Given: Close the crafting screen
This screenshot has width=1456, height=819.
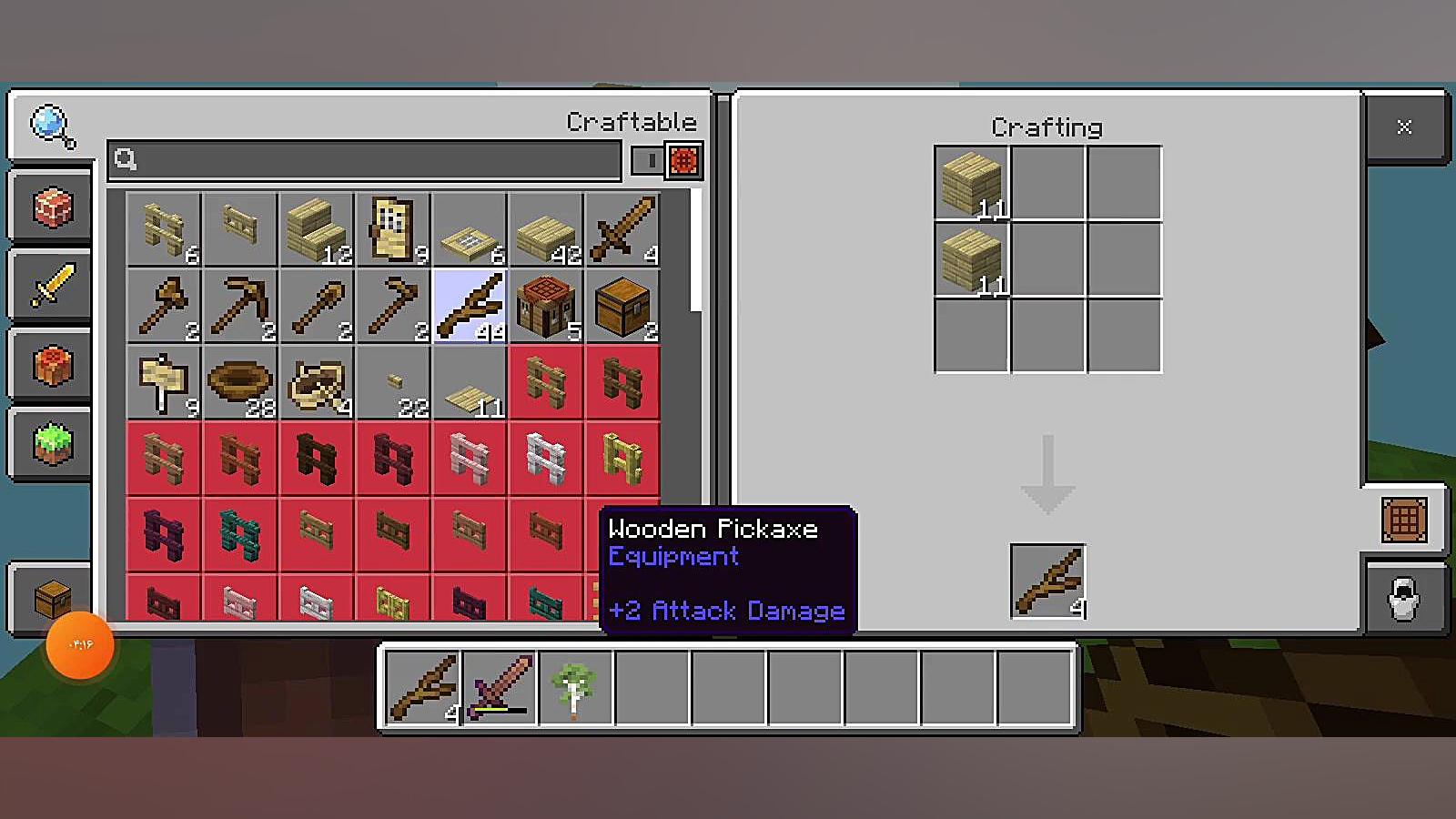Looking at the screenshot, I should 1404,127.
